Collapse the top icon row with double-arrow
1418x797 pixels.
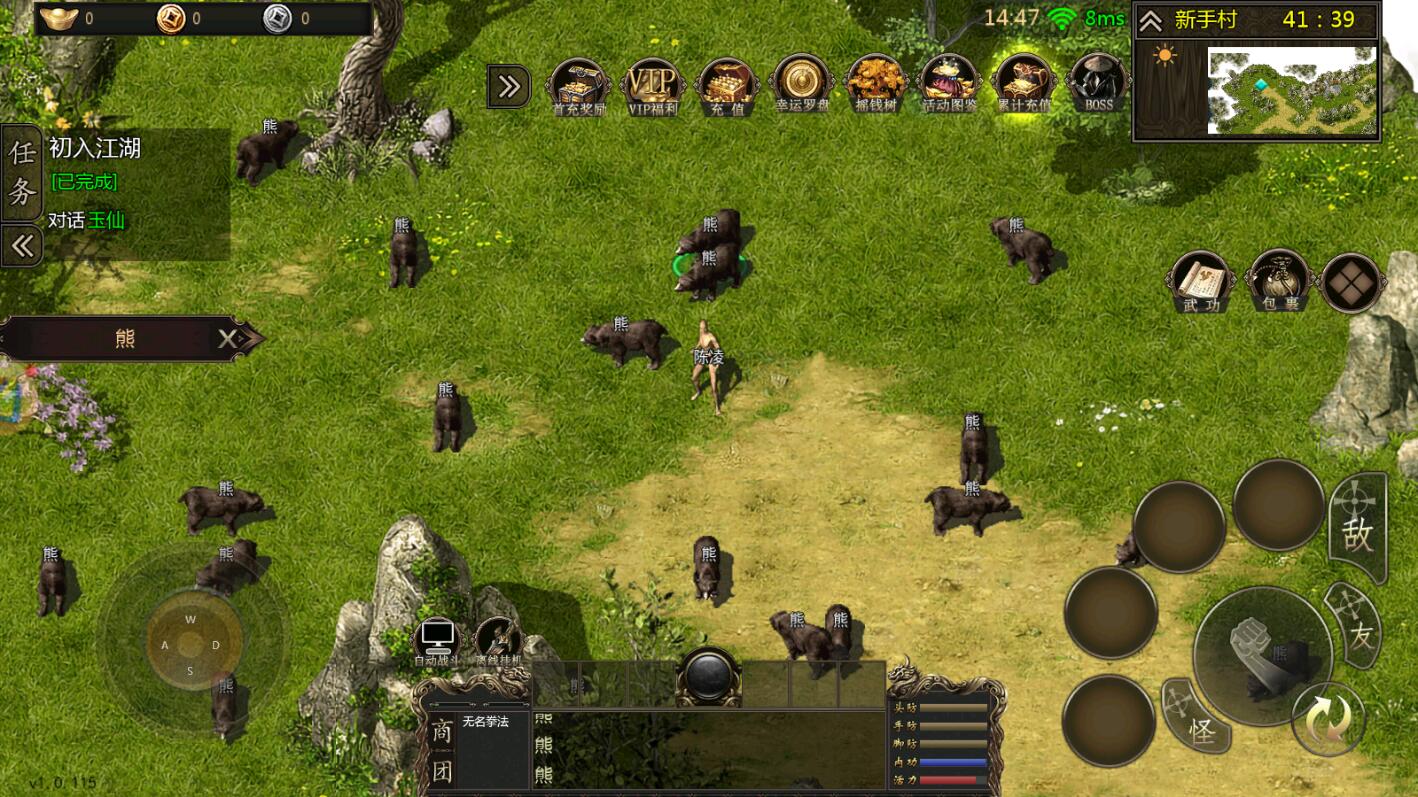coord(509,87)
